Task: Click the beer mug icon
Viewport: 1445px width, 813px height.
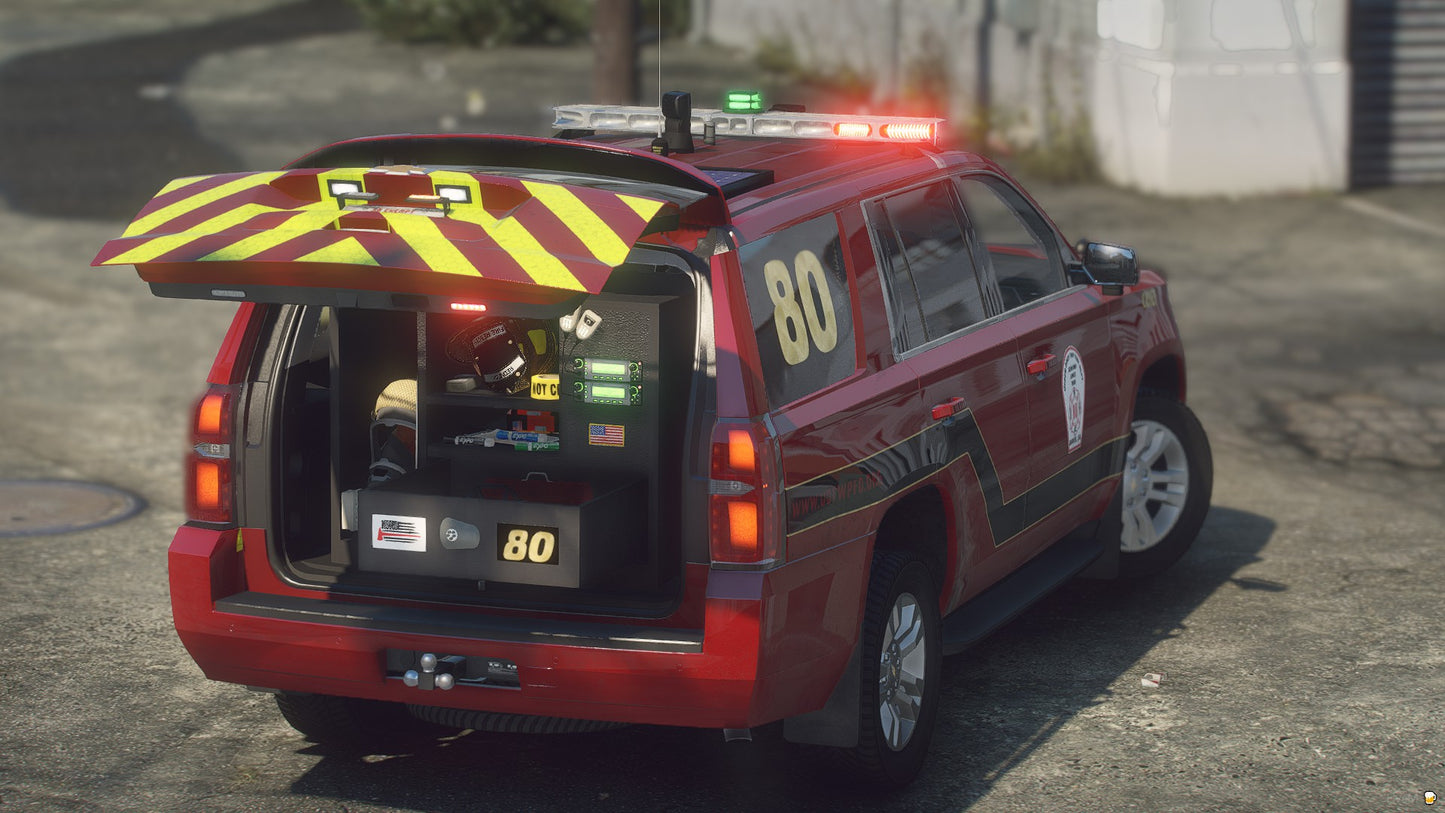Action: click(1430, 798)
